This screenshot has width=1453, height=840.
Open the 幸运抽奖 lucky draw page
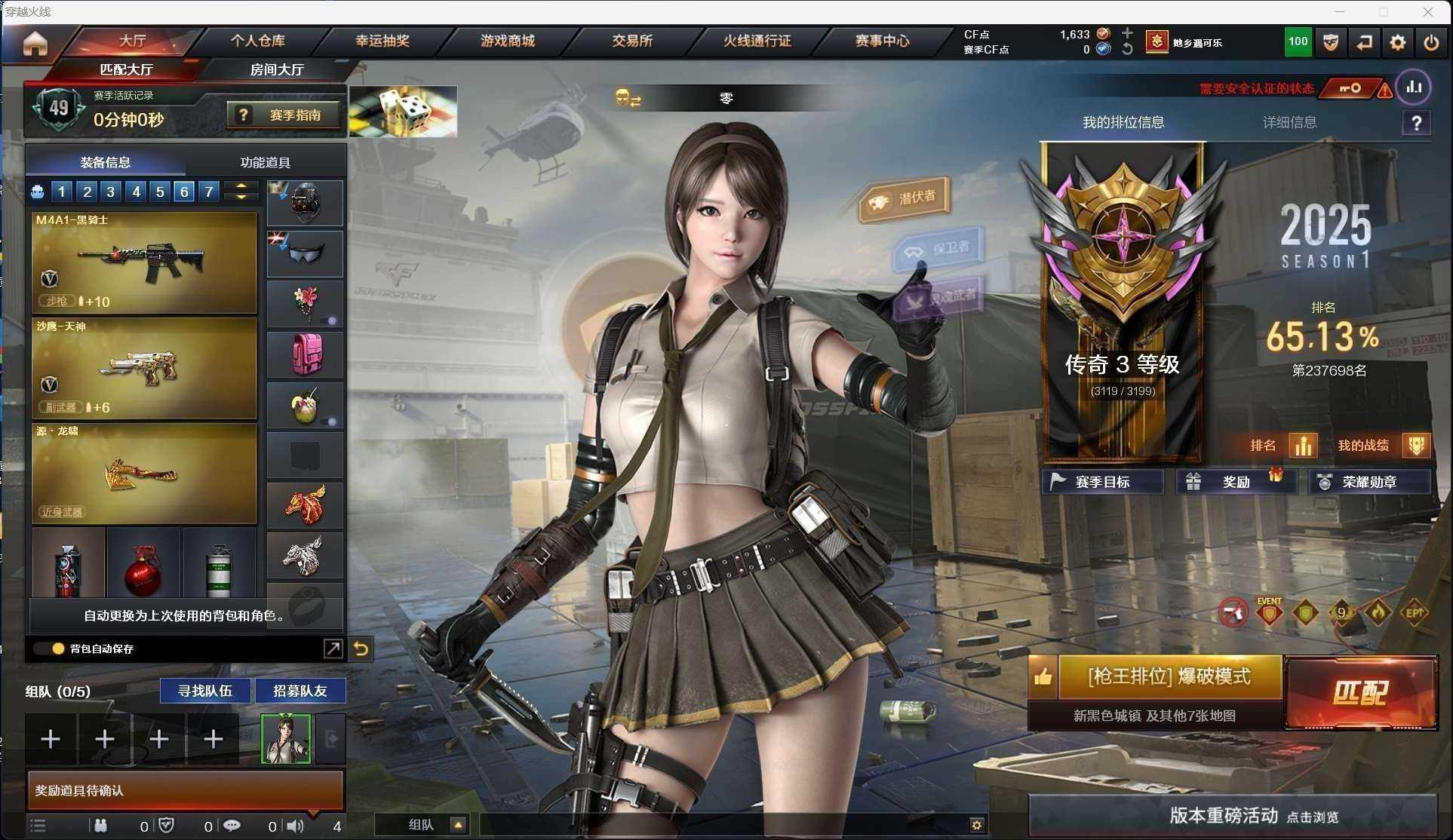(x=382, y=41)
